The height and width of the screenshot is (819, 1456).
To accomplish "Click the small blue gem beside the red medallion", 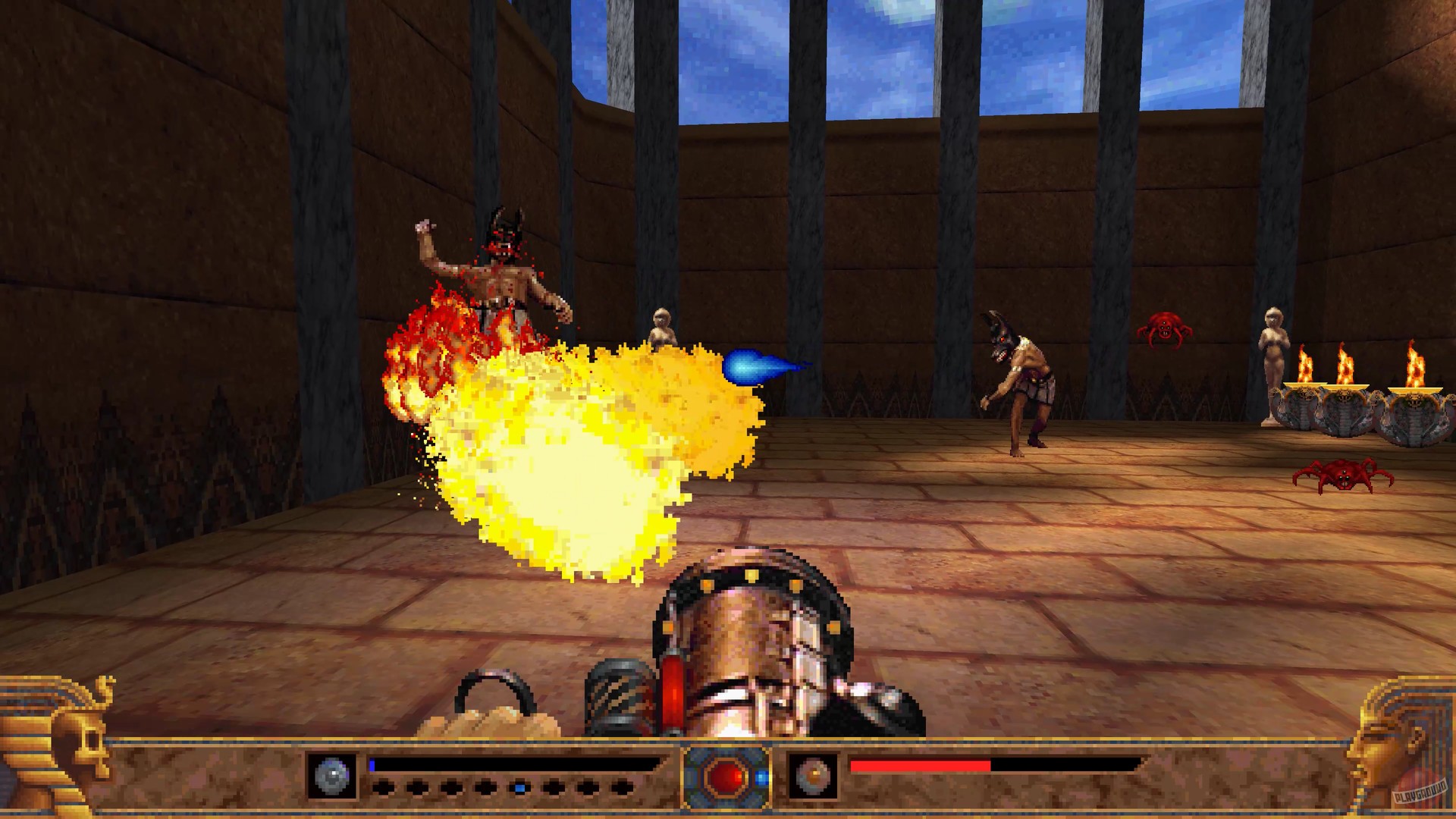I will click(761, 778).
